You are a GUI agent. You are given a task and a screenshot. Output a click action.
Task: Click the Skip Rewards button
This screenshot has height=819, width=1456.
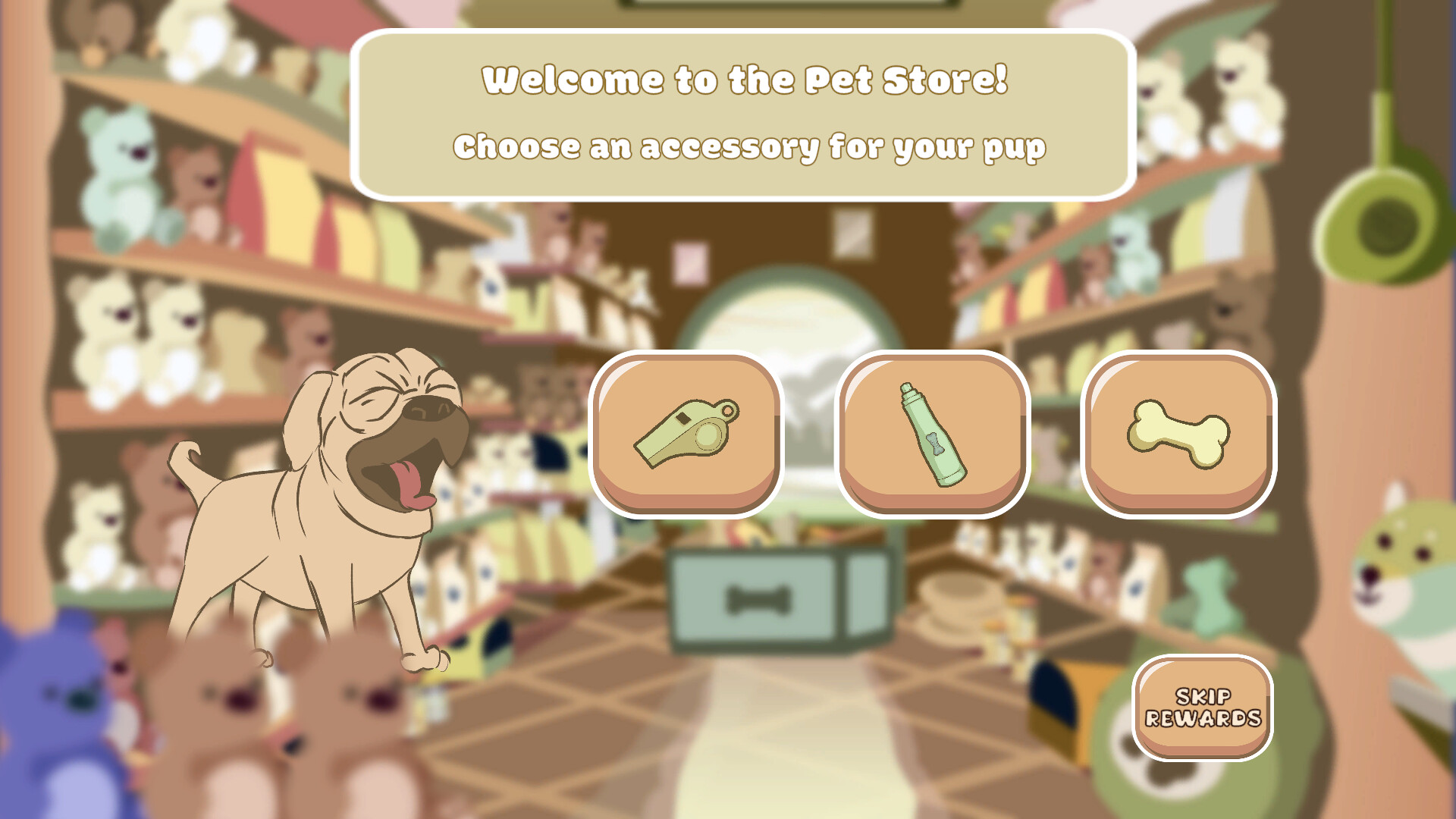tap(1202, 708)
